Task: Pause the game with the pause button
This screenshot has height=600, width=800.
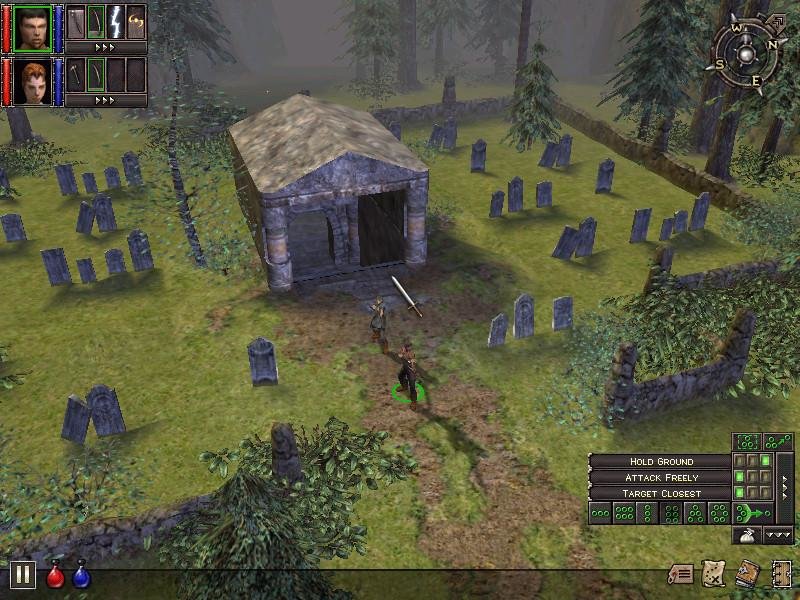Action: coord(23,575)
